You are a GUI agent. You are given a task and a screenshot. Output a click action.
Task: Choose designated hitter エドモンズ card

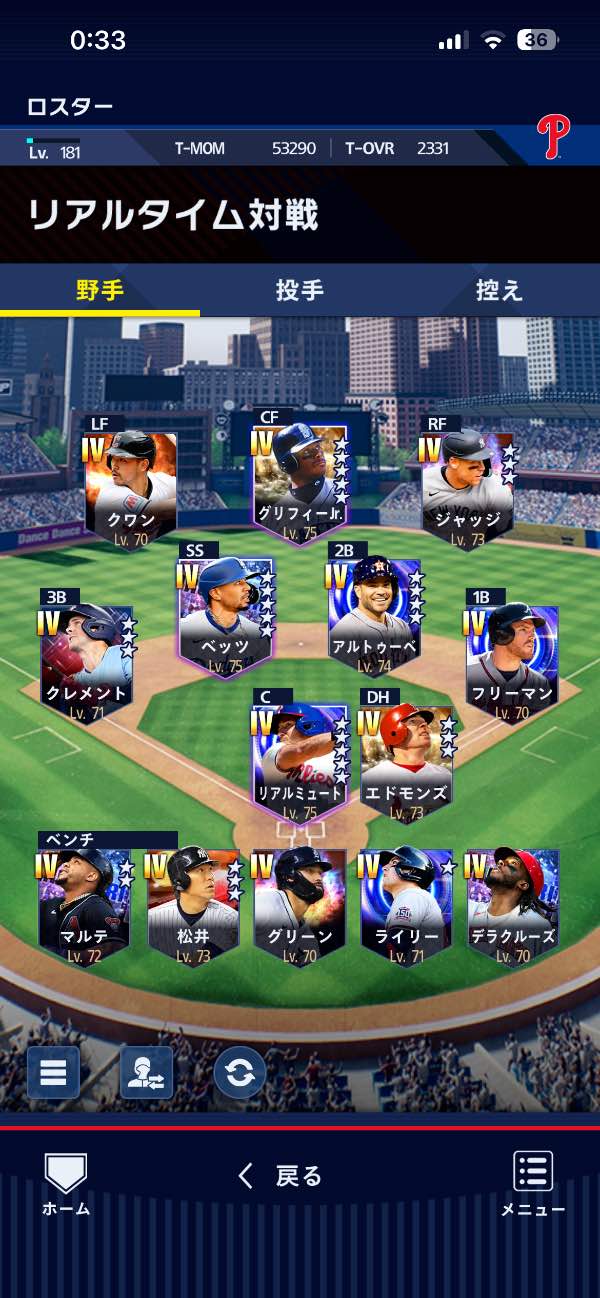pyautogui.click(x=407, y=762)
